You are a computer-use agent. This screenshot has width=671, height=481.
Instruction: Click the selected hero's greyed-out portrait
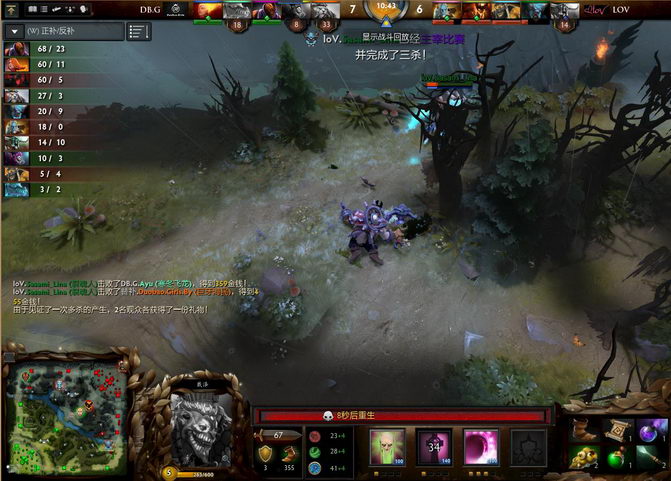(x=201, y=420)
